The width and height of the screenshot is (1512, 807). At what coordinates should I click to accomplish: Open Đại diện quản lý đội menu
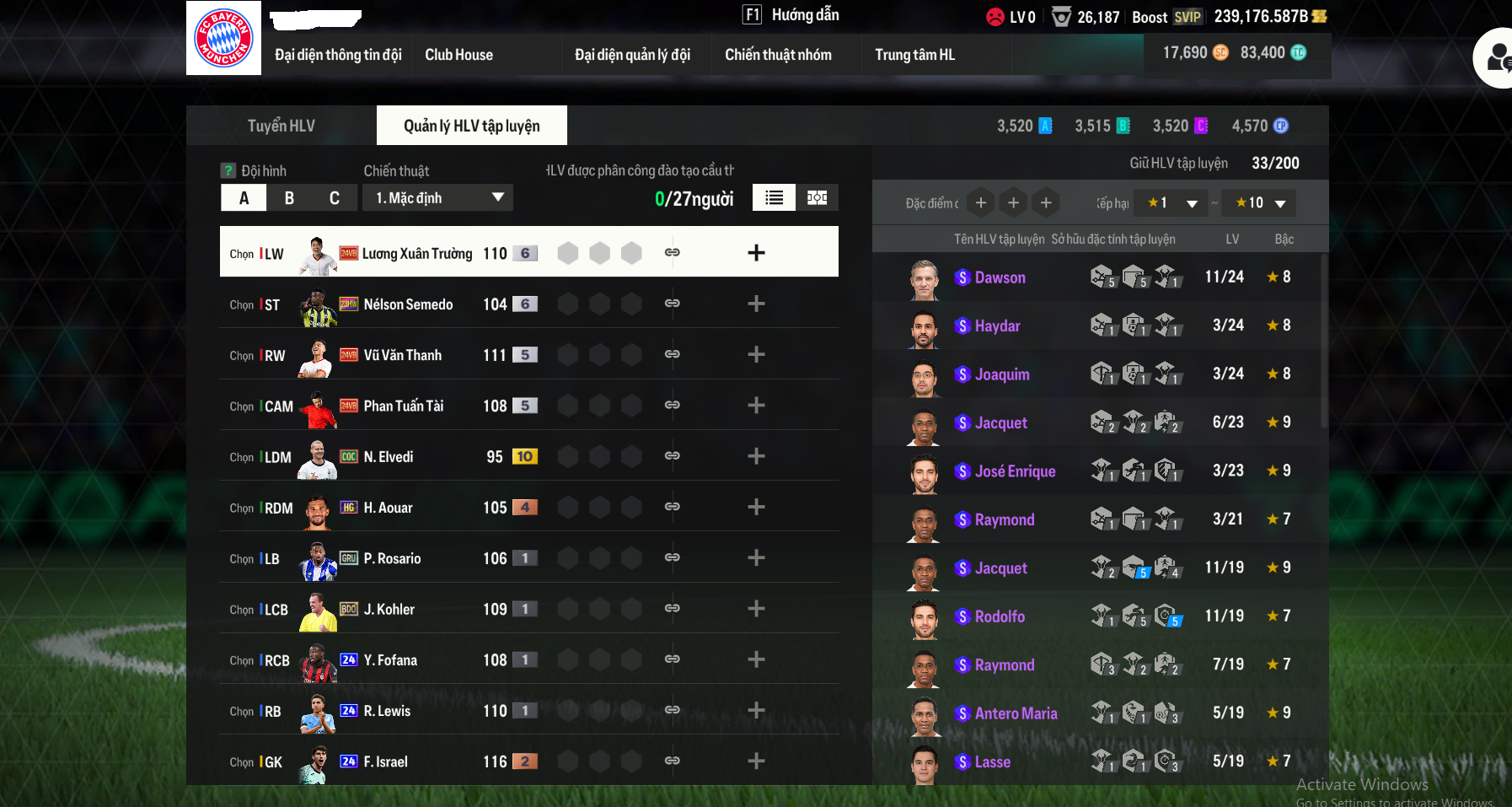coord(632,55)
